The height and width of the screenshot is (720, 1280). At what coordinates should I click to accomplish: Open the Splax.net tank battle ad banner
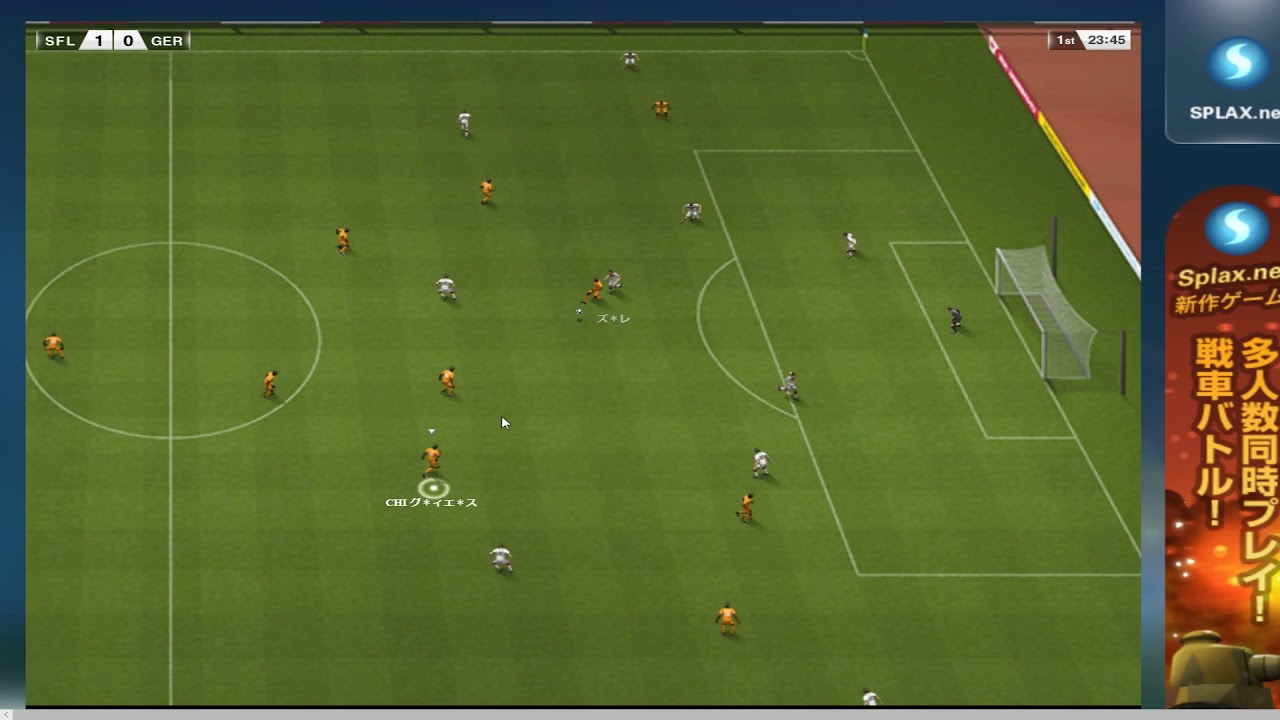click(1223, 450)
